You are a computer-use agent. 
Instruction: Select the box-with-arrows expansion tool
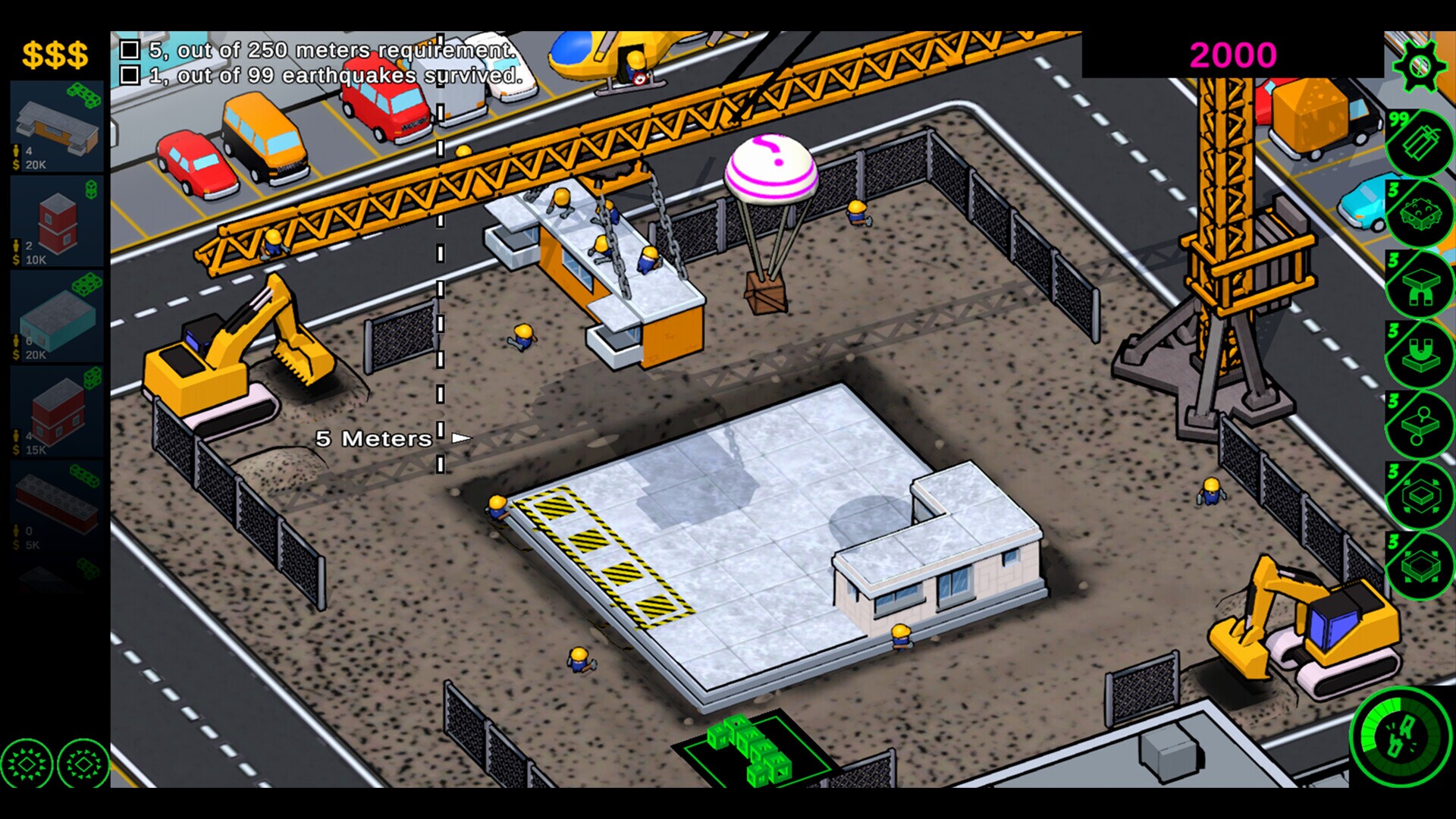click(1422, 565)
